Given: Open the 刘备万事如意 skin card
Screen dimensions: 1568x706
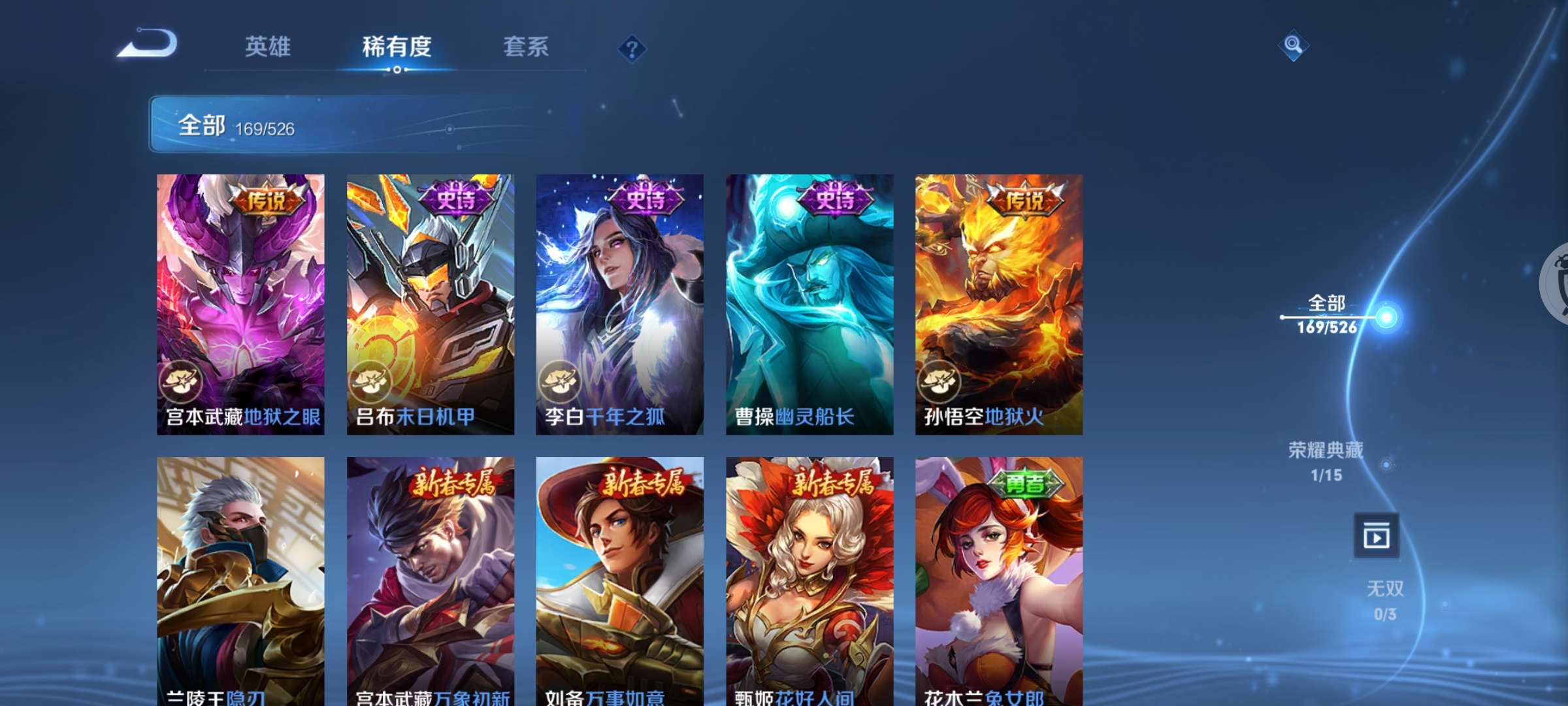Looking at the screenshot, I should pos(619,575).
